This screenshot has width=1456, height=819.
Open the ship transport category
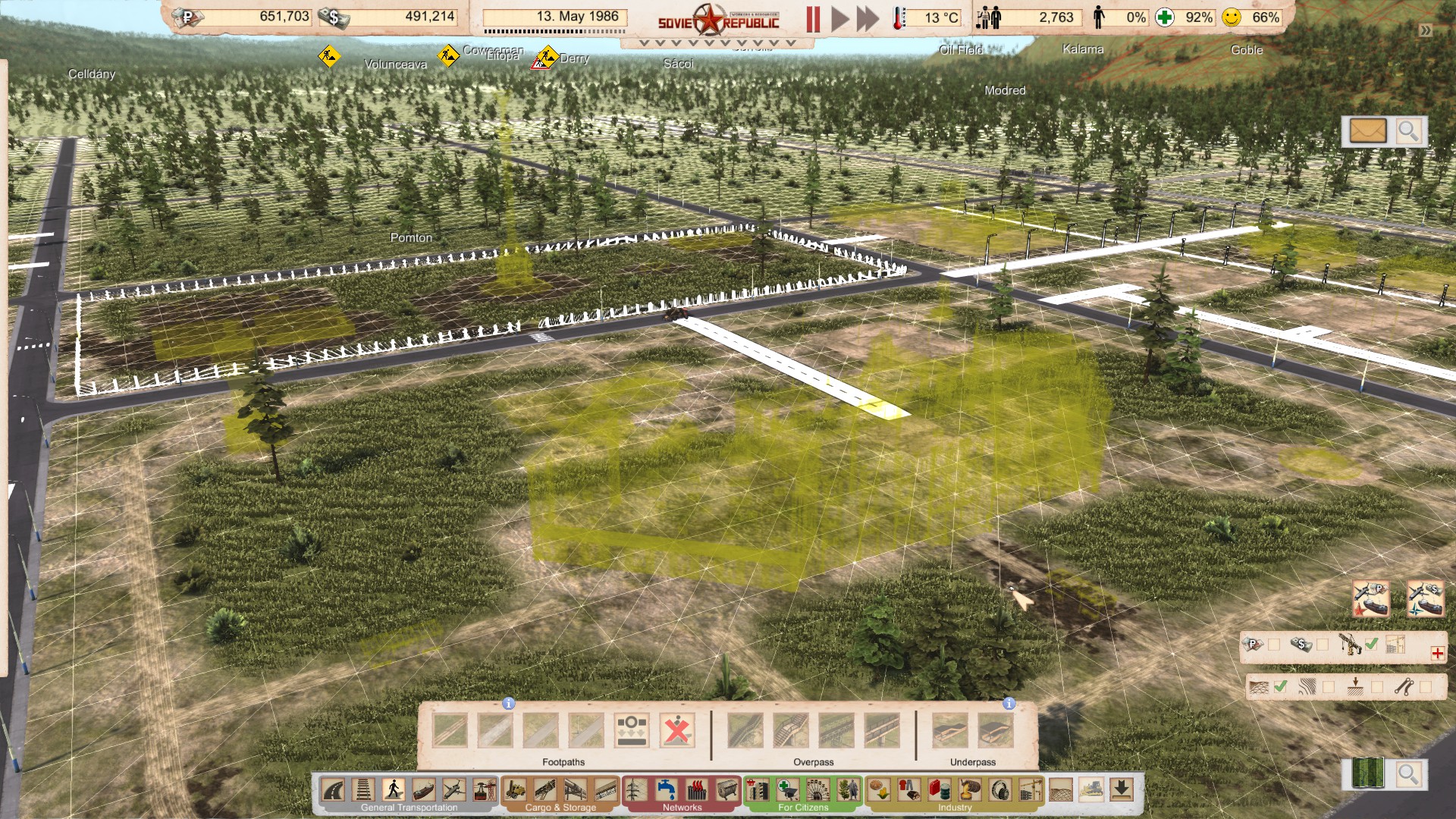(423, 789)
